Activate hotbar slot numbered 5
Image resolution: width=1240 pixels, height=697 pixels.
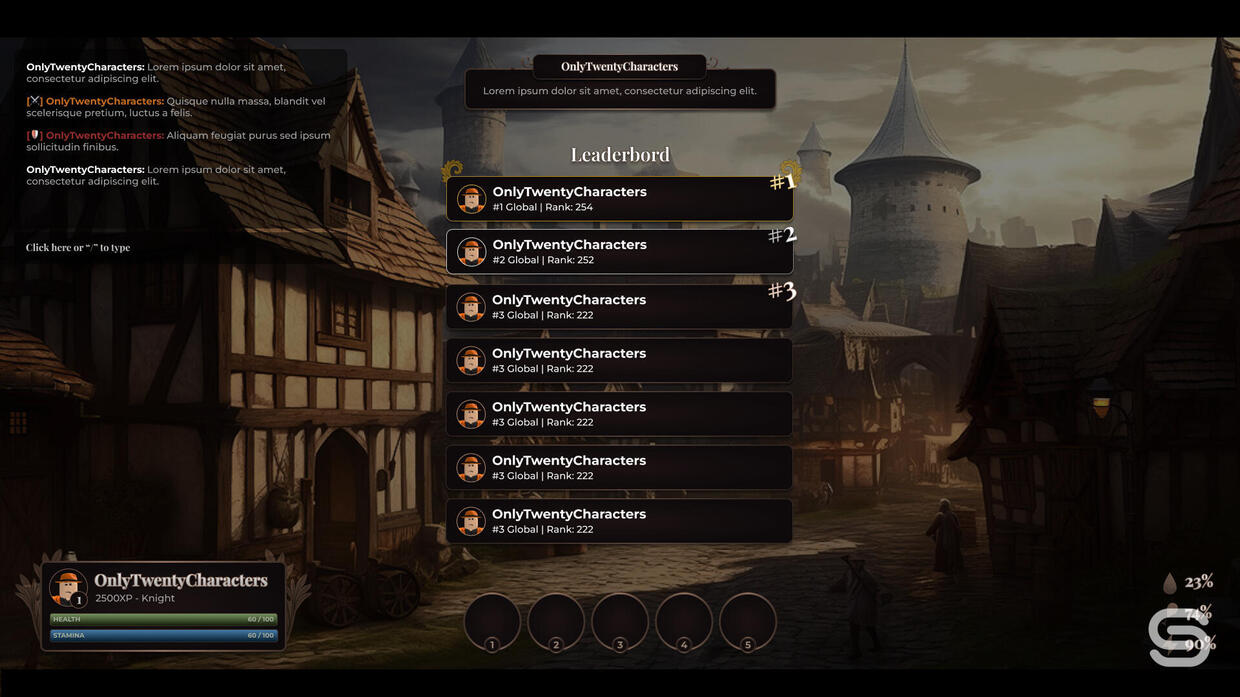pyautogui.click(x=748, y=621)
